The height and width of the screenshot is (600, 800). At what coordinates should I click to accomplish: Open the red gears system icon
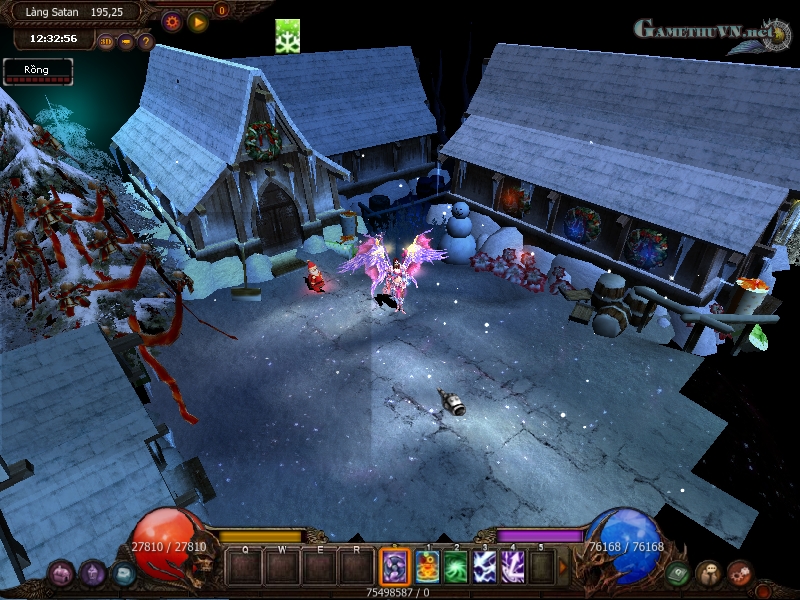[x=740, y=573]
